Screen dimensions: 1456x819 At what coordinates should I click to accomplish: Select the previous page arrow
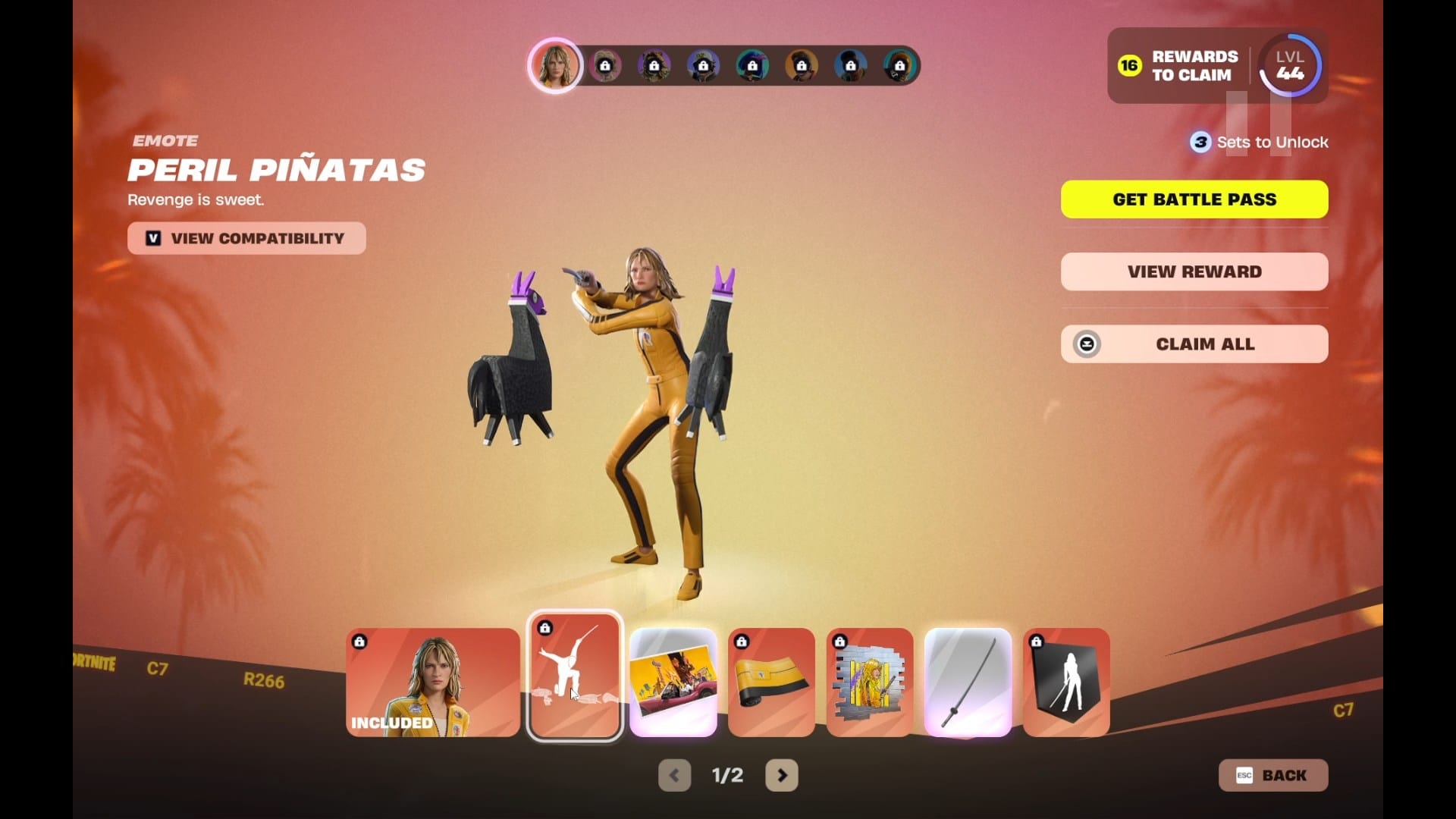point(674,775)
